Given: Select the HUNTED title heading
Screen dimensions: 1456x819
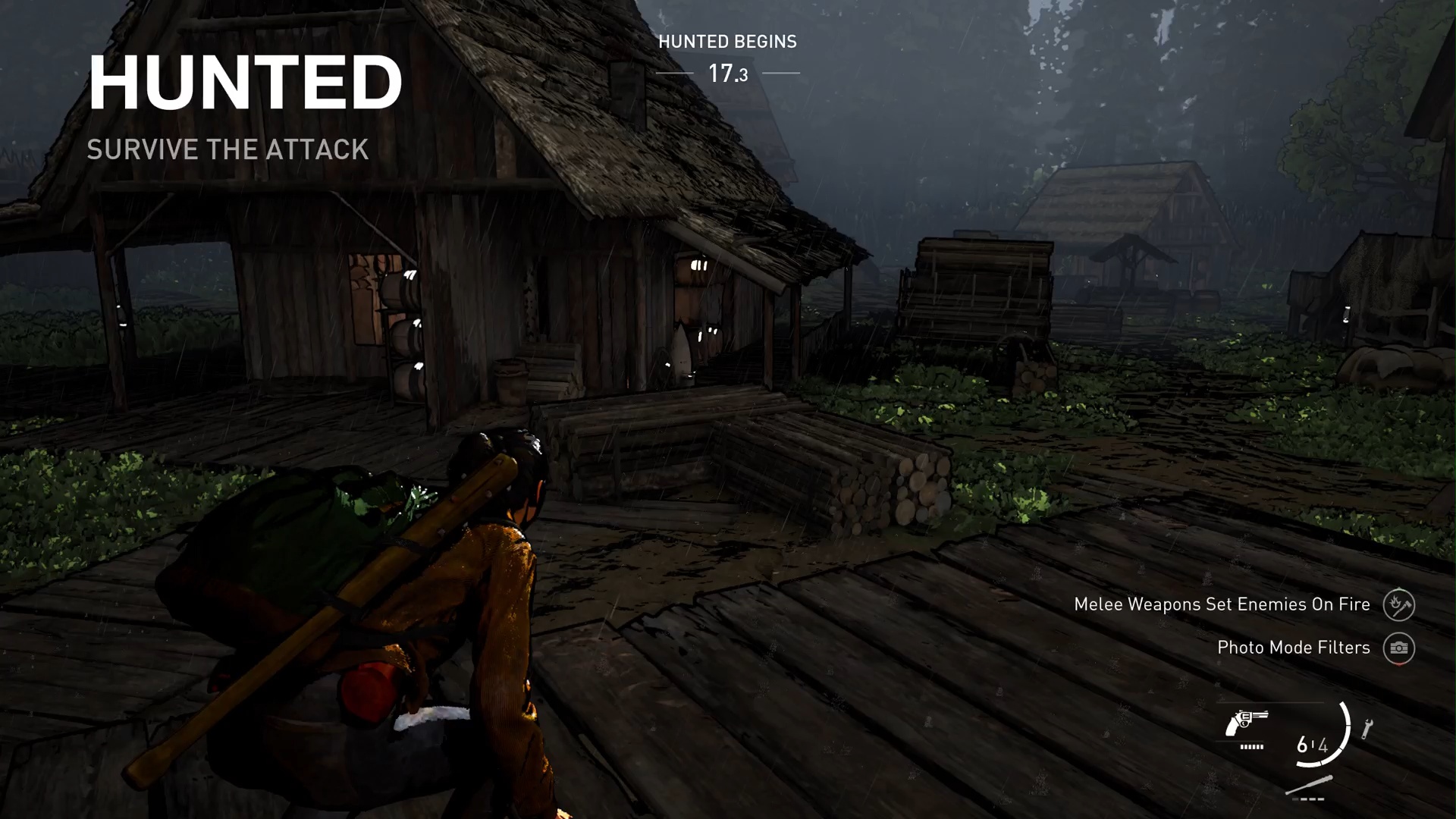Looking at the screenshot, I should coord(246,81).
